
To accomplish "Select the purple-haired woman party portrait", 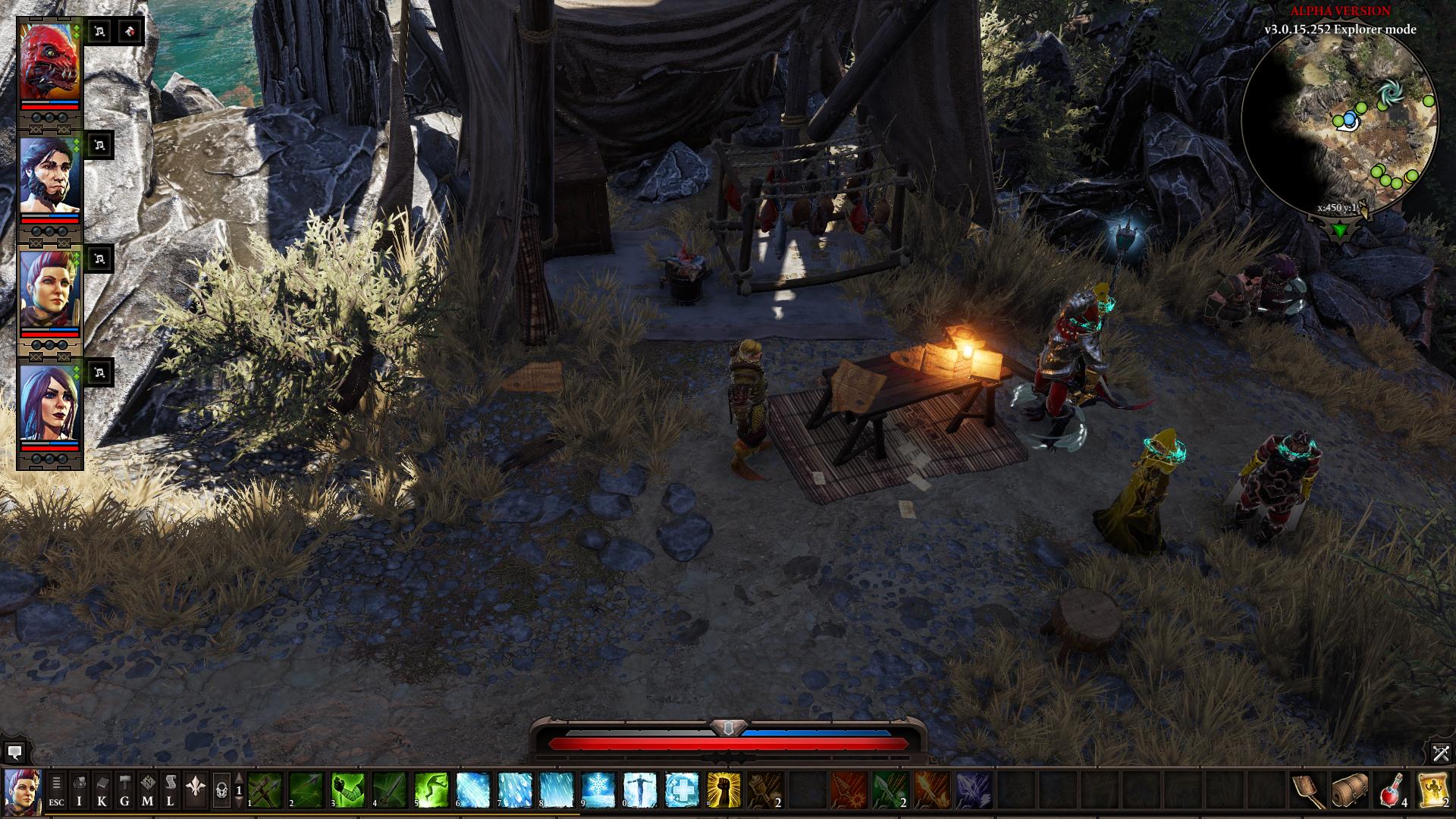I will pyautogui.click(x=50, y=403).
